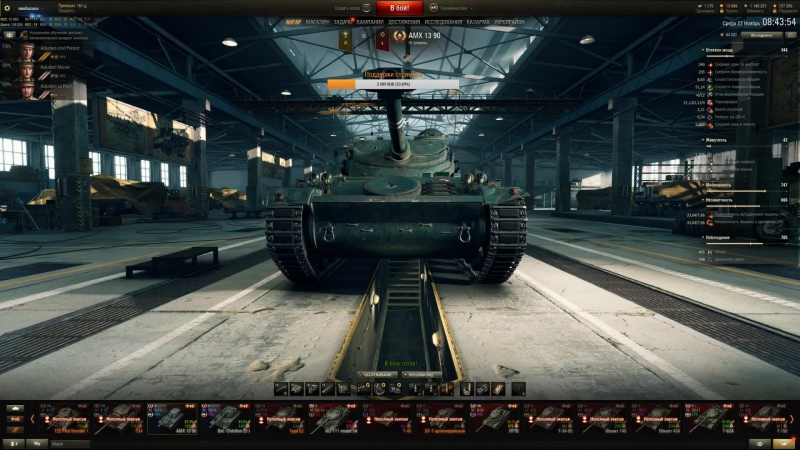Image resolution: width=800 pixels, height=450 pixels.
Task: Open the ЗАДАЧИ tab
Action: (344, 20)
